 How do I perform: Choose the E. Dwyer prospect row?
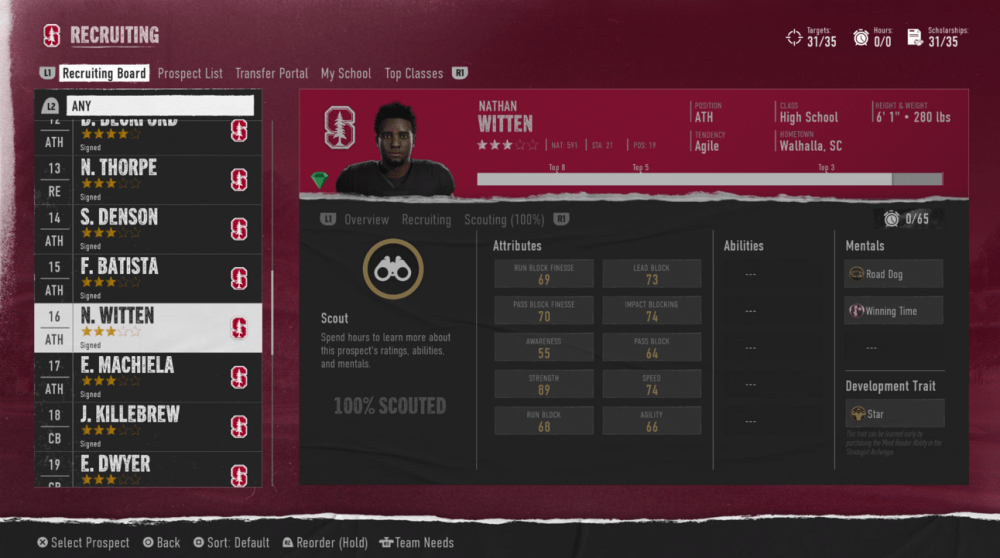[150, 469]
